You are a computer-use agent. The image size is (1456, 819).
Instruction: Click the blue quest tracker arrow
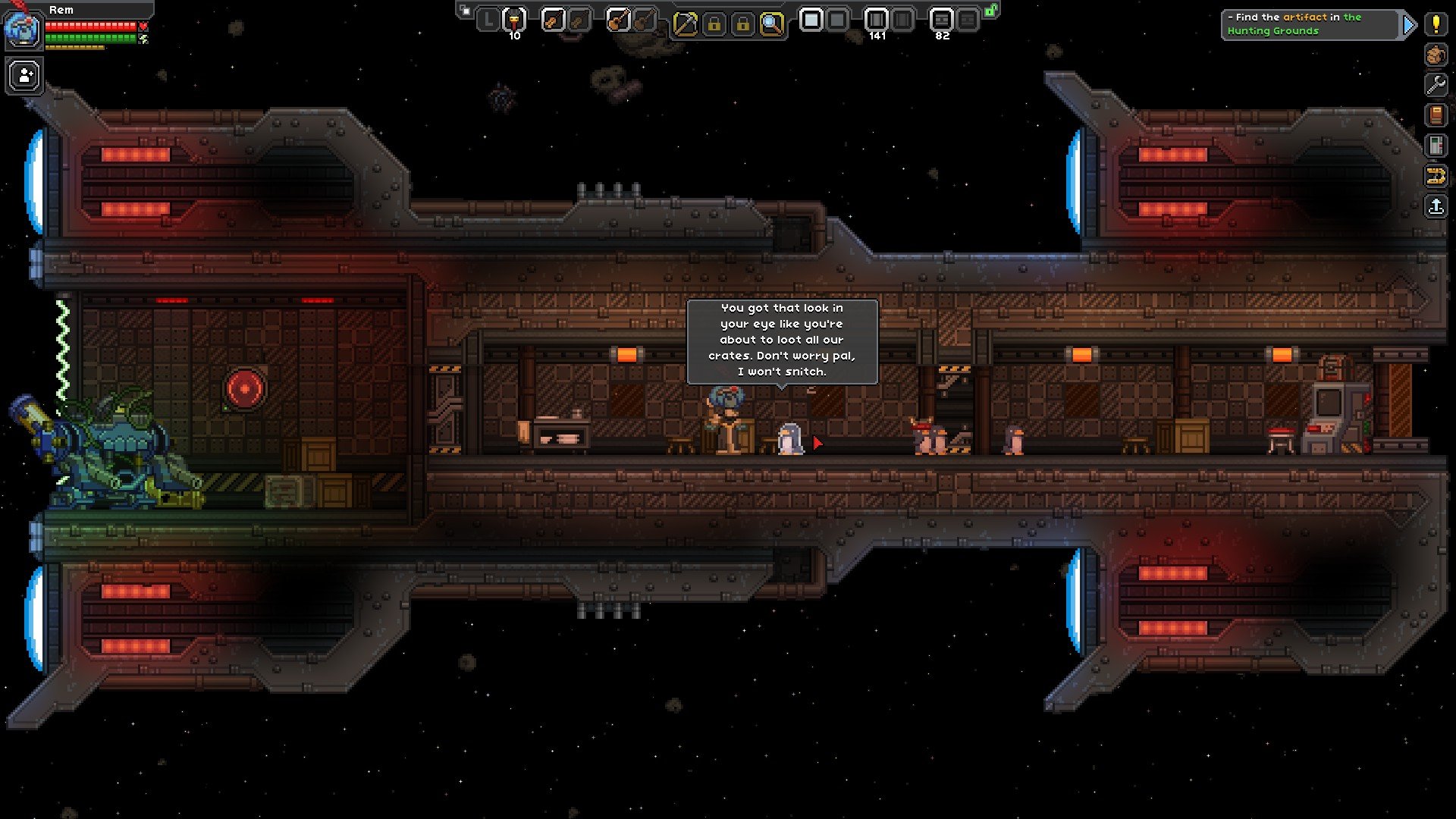pyautogui.click(x=1408, y=25)
